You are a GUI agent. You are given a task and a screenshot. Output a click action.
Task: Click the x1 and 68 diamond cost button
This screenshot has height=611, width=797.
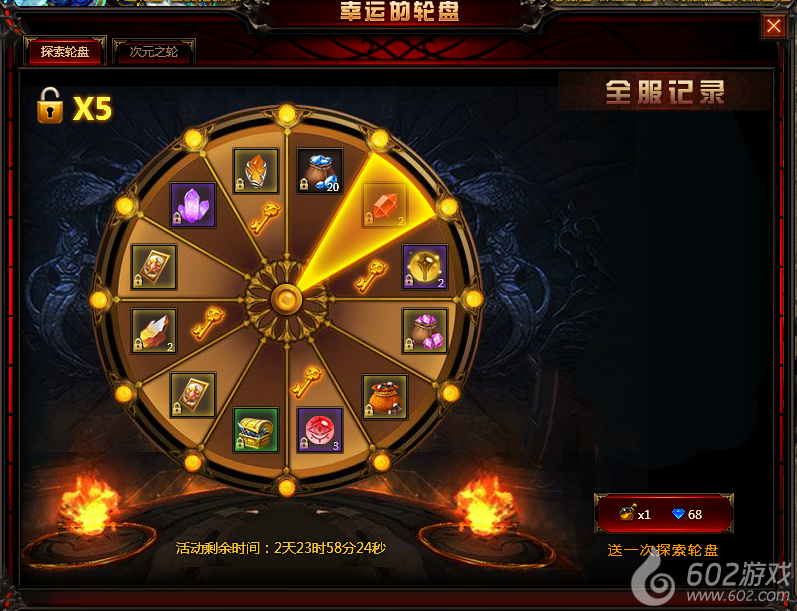663,514
